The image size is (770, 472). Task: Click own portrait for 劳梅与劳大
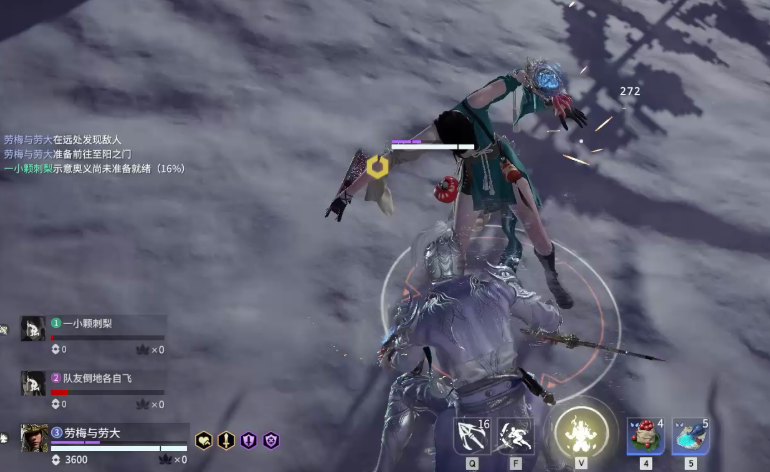[x=34, y=438]
